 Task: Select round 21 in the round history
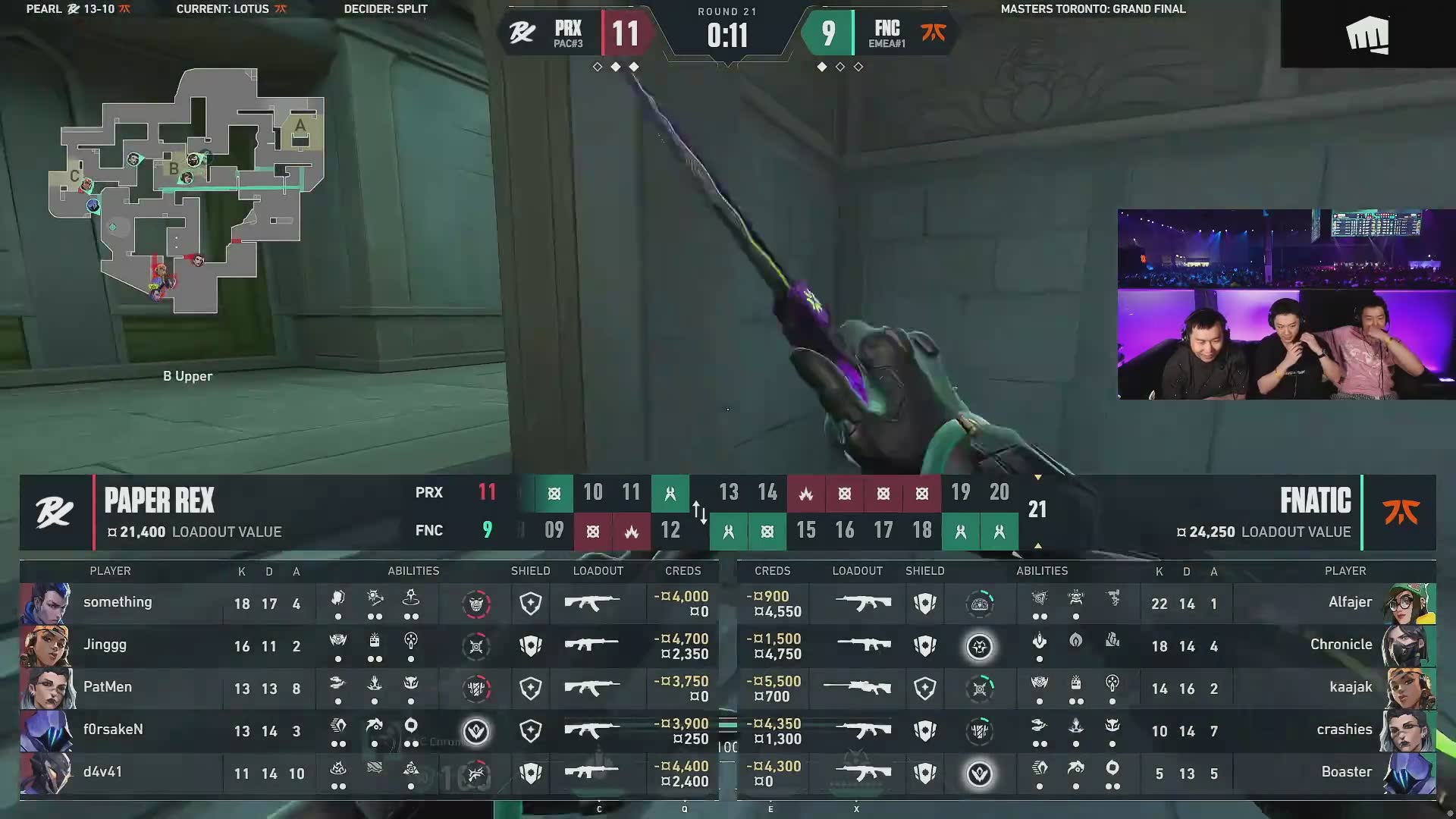(1037, 510)
